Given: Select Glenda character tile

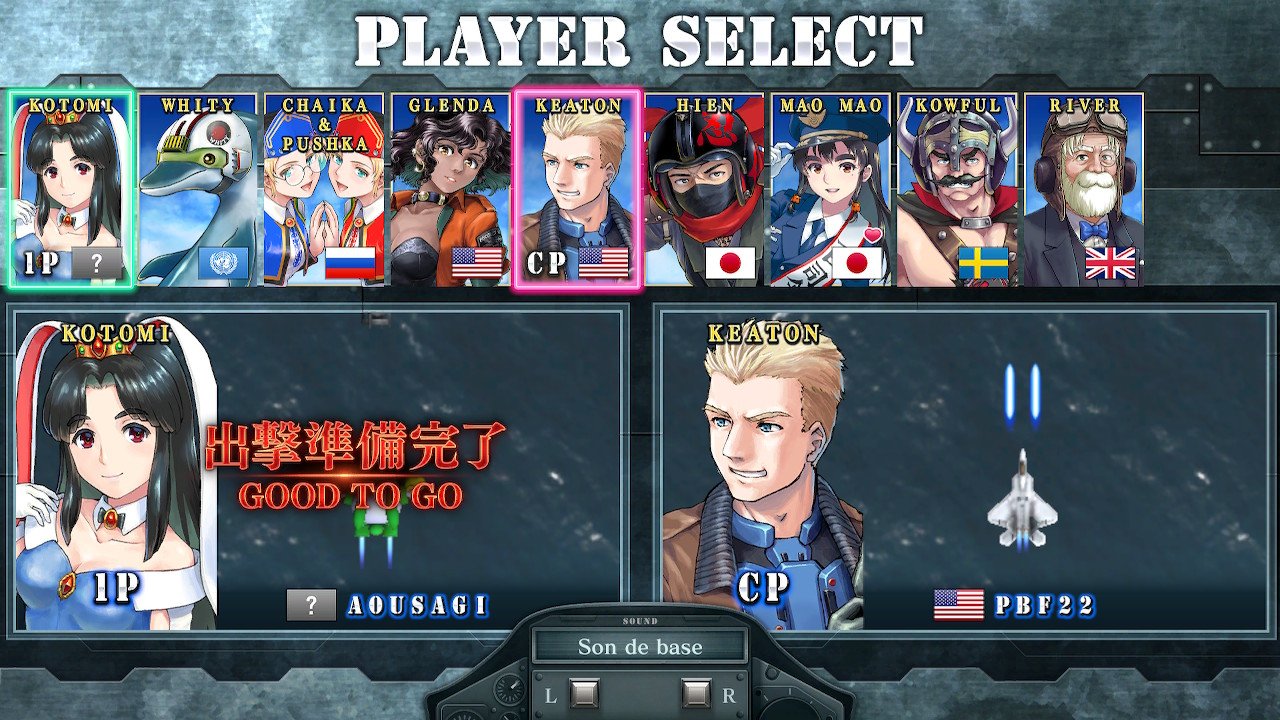Looking at the screenshot, I should pos(450,190).
